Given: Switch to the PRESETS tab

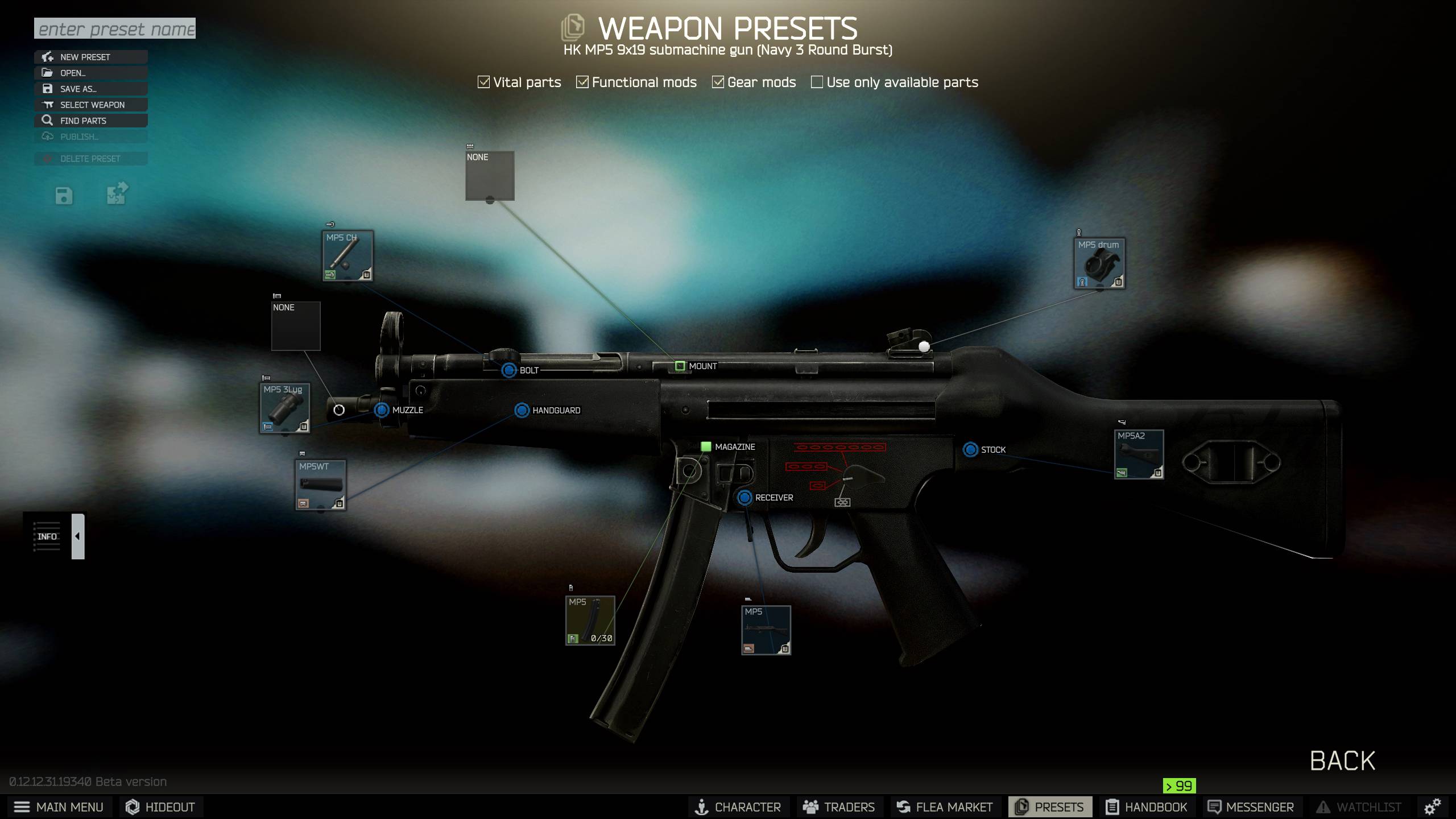Looking at the screenshot, I should [1050, 806].
